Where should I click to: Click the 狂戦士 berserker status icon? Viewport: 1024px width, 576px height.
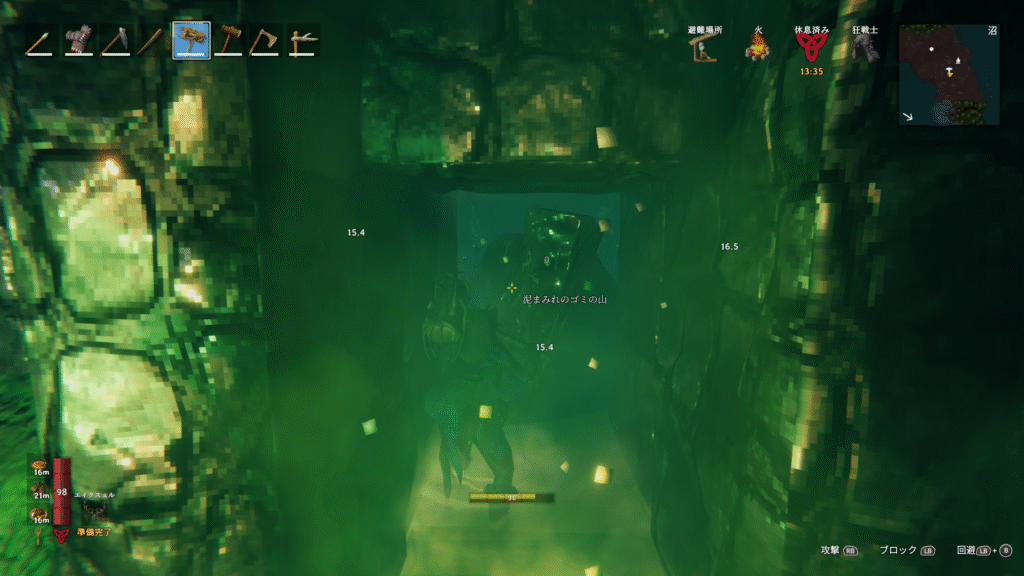click(865, 48)
